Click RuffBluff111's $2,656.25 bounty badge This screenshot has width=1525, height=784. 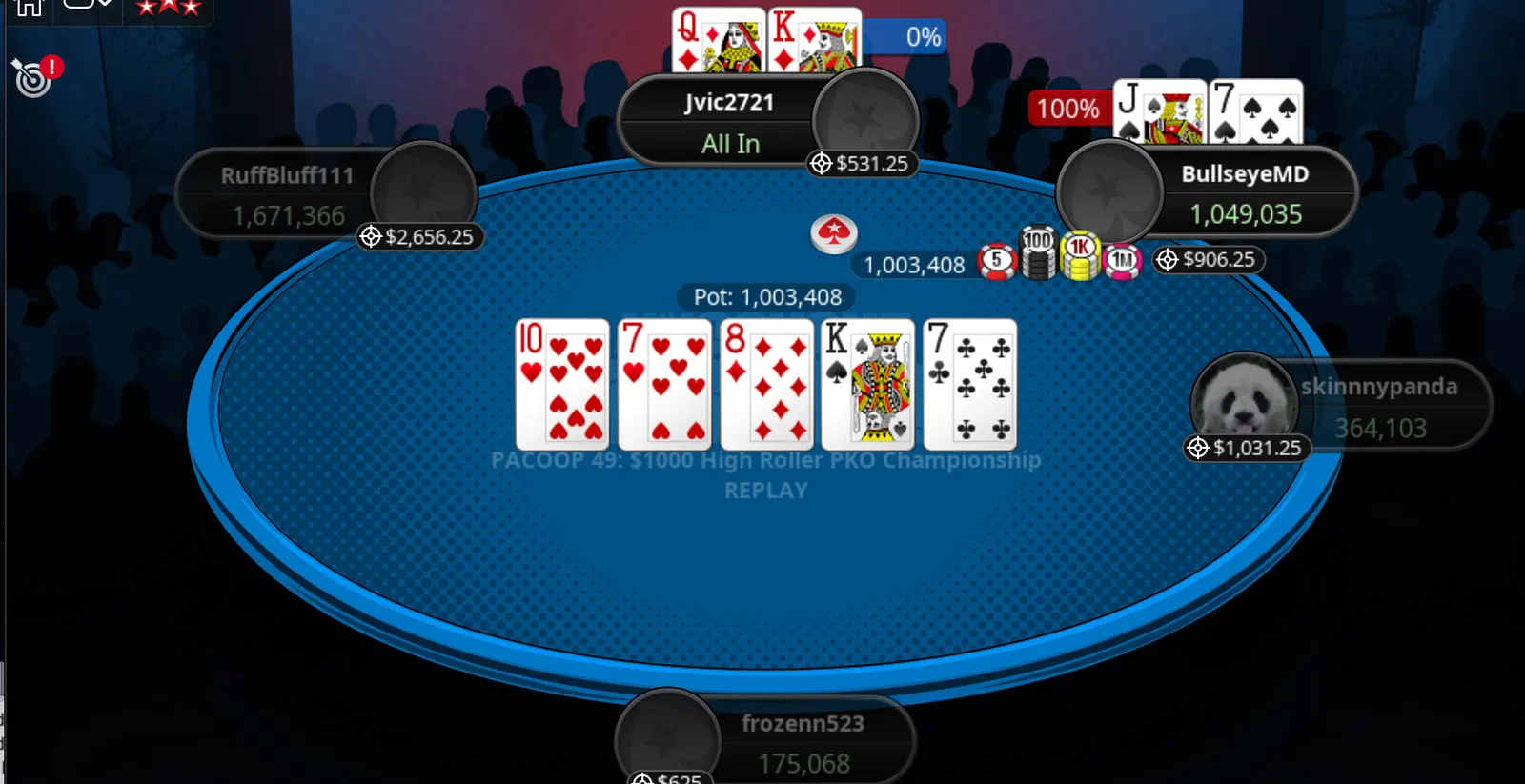click(x=418, y=237)
